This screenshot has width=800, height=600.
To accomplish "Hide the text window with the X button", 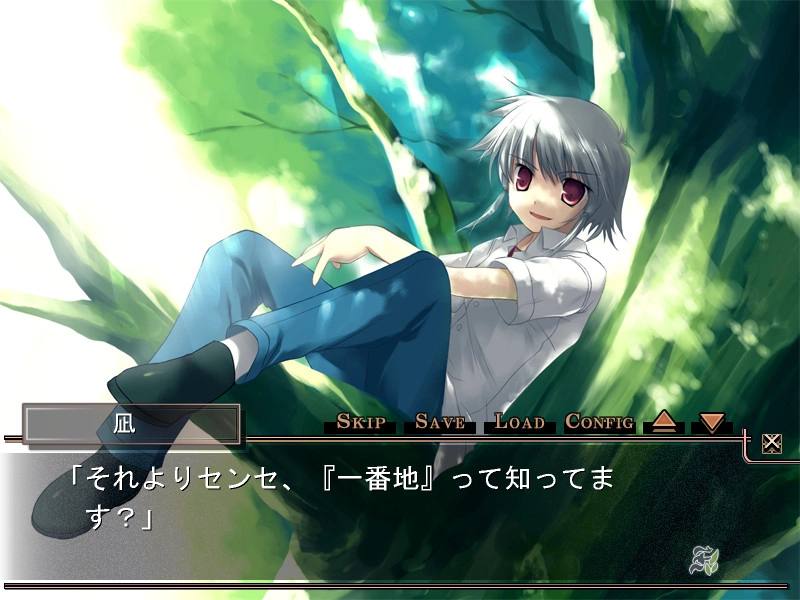I will tap(771, 443).
